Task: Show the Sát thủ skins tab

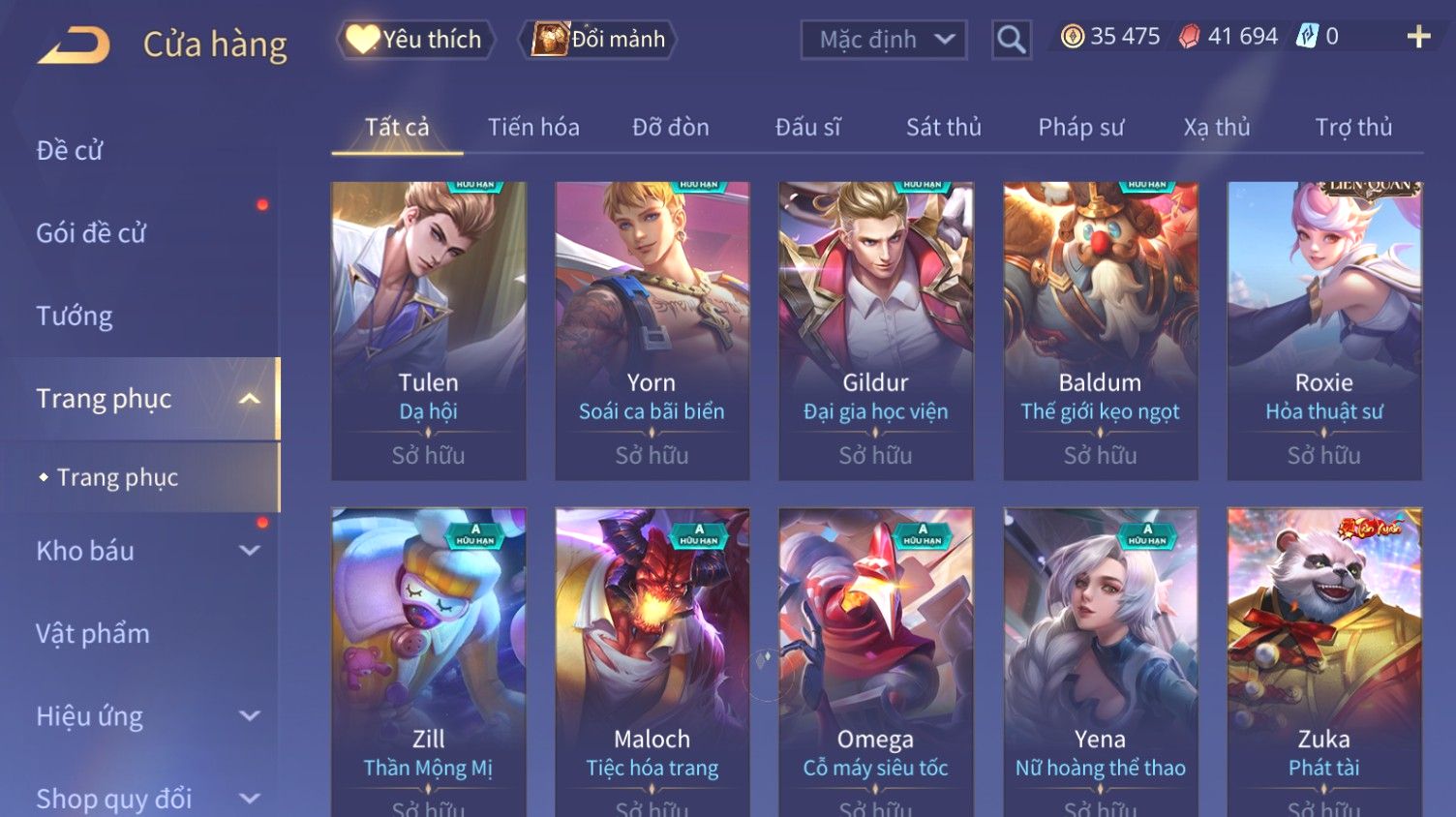Action: tap(943, 127)
